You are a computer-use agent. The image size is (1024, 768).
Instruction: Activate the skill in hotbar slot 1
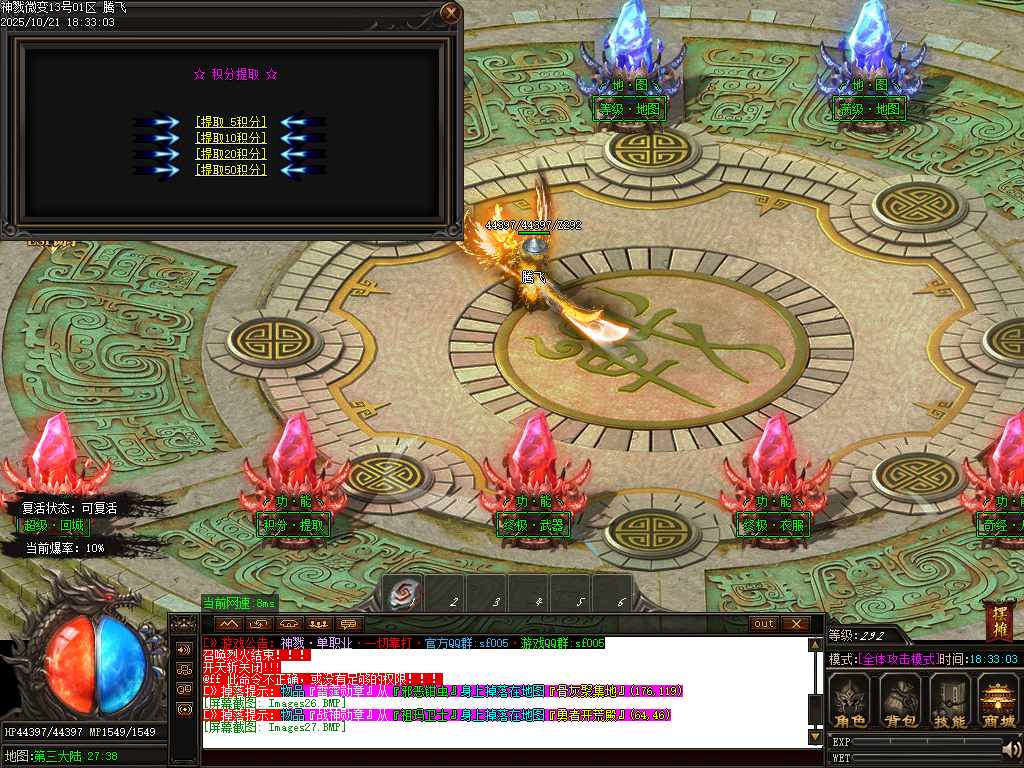(405, 593)
